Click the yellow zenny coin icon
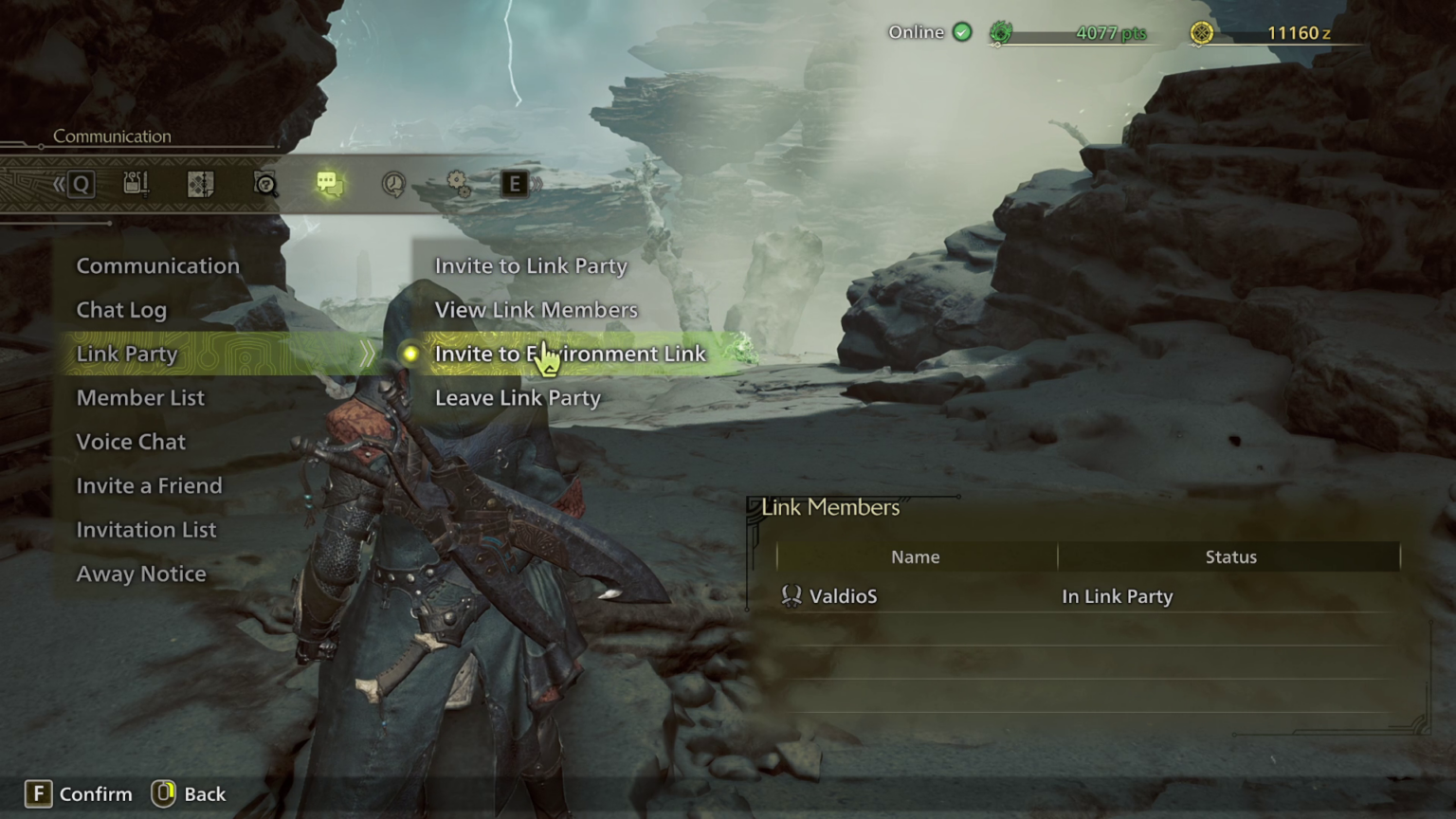 coord(1201,31)
